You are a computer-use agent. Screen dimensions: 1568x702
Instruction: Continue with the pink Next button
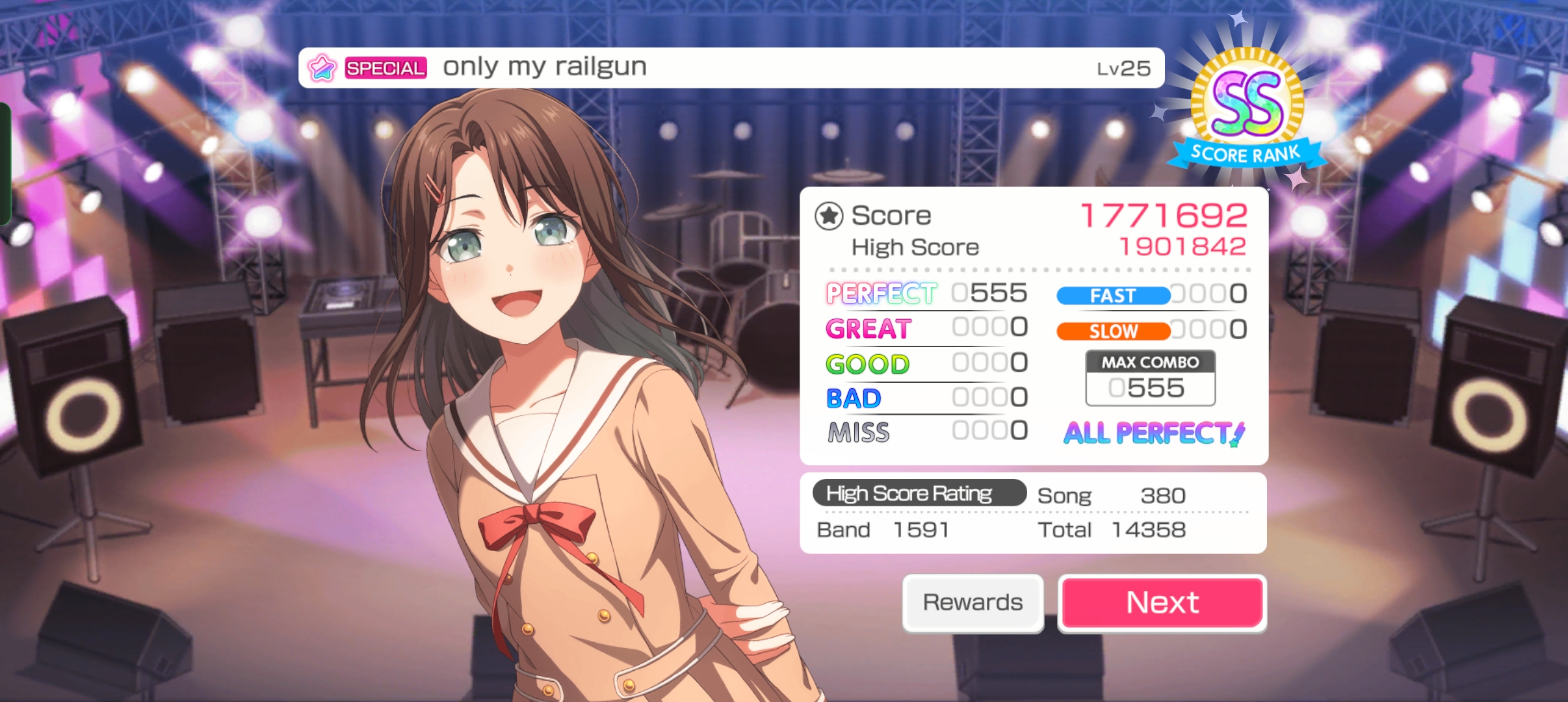pyautogui.click(x=1162, y=603)
